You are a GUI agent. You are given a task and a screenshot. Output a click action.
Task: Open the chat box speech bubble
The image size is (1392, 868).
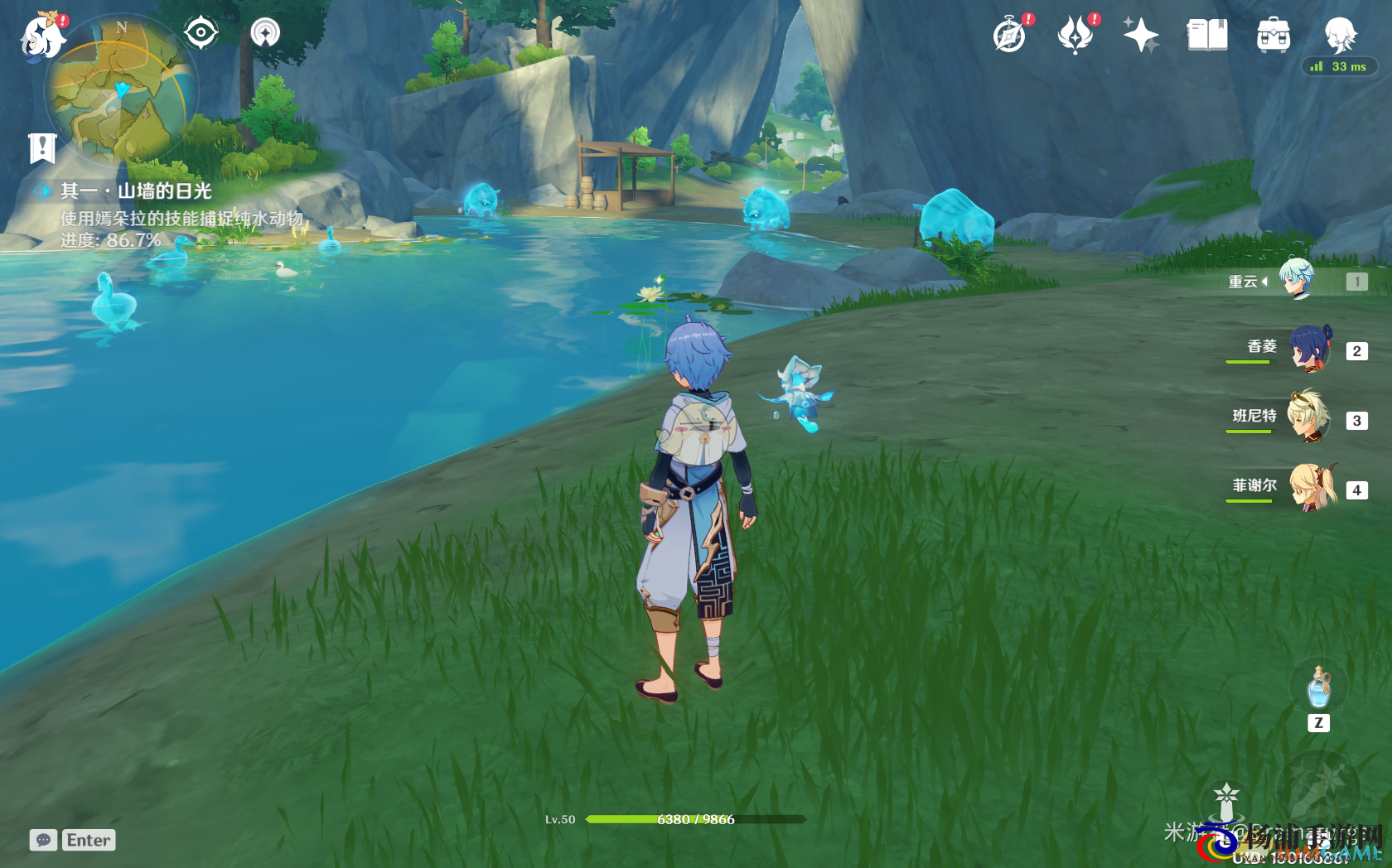(x=43, y=840)
